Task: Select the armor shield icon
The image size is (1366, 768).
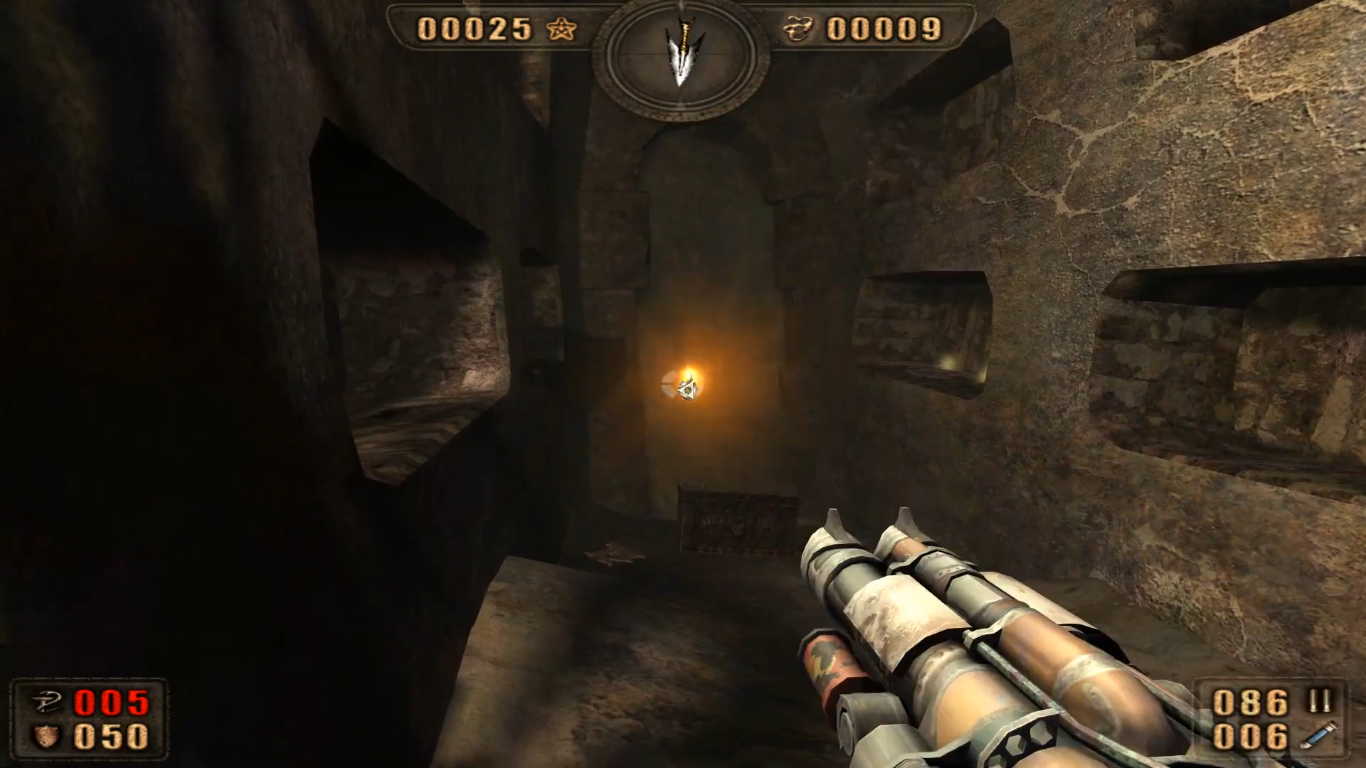Action: point(46,737)
